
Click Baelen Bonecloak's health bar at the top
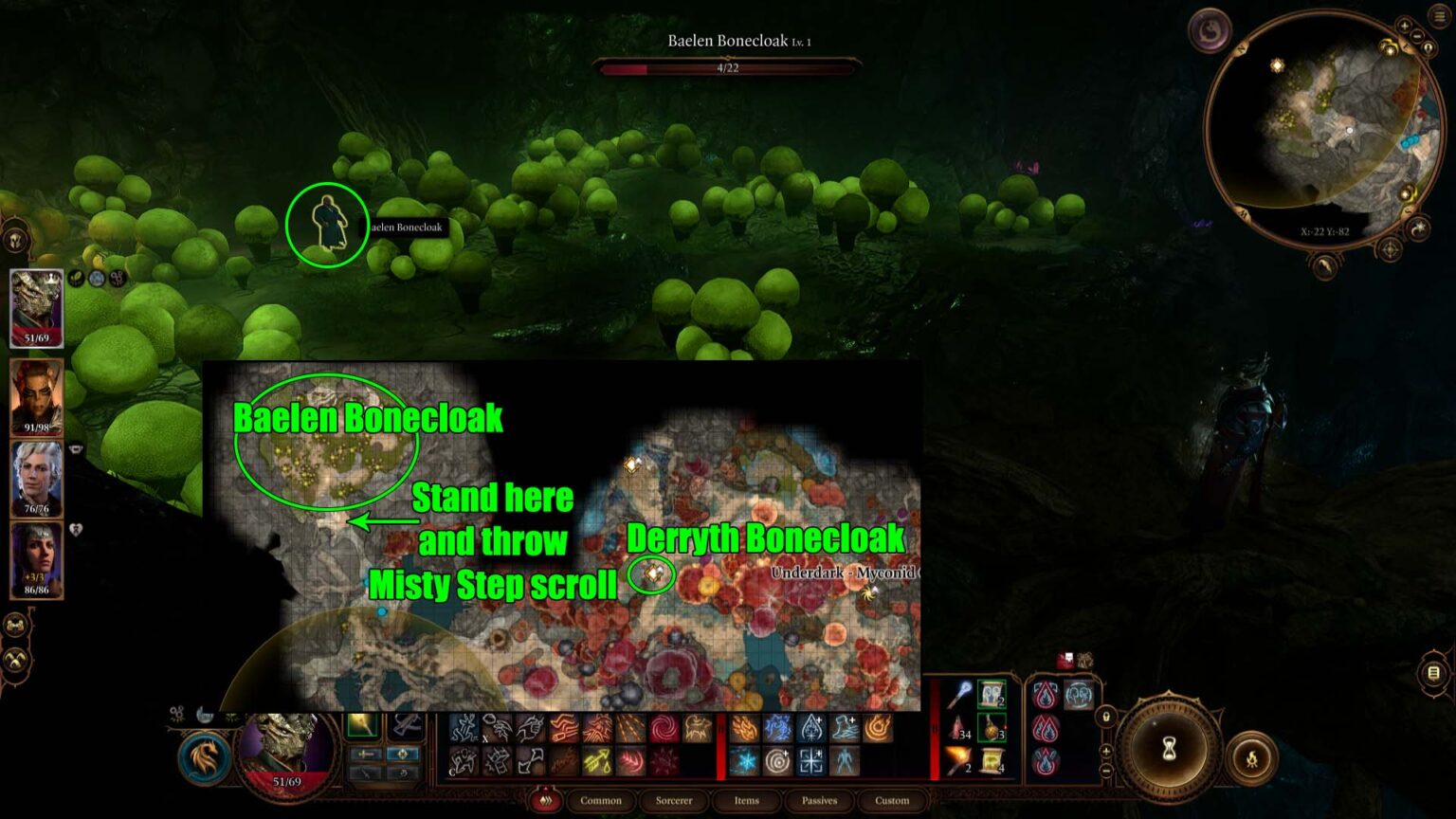tap(730, 66)
